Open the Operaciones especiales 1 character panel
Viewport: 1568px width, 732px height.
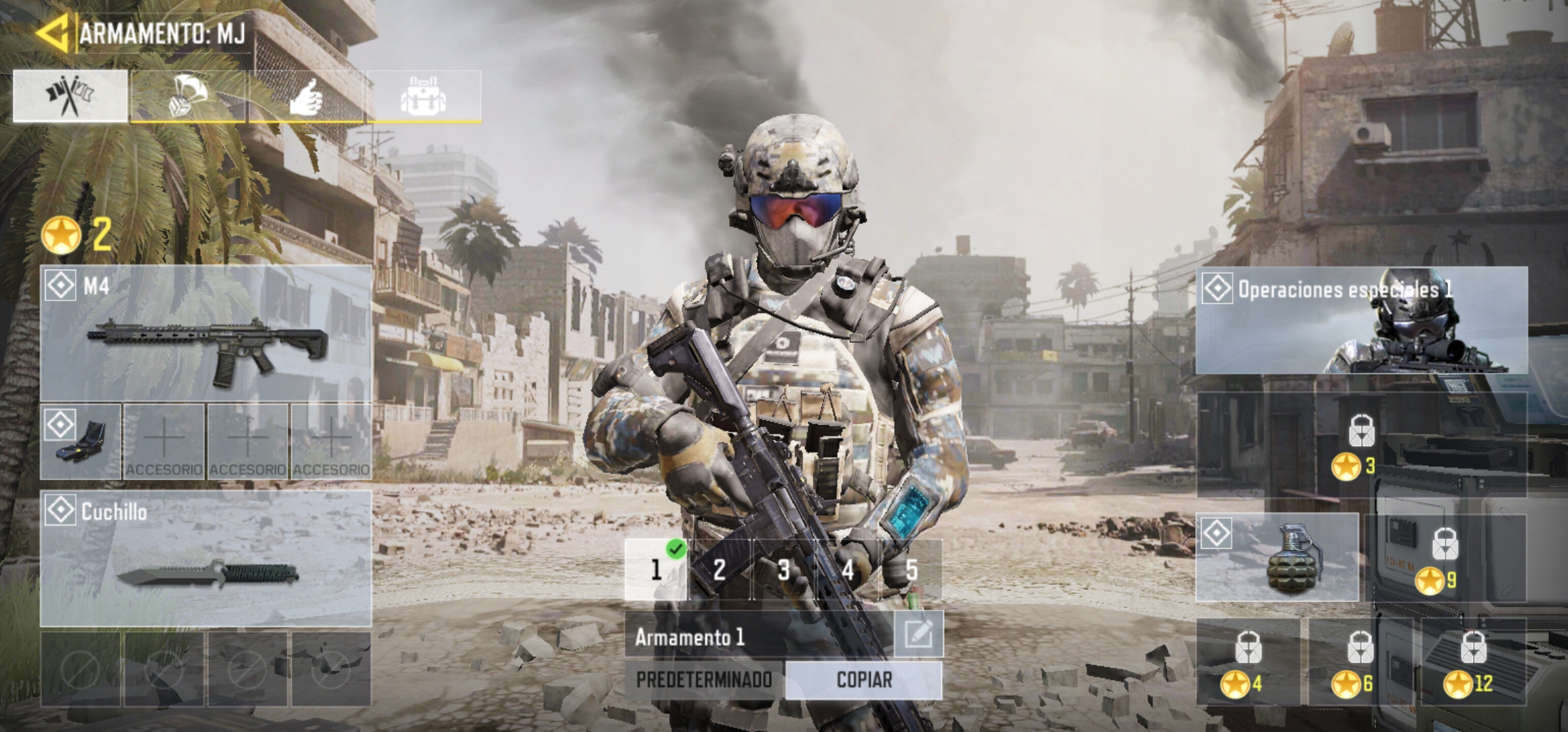click(1361, 320)
